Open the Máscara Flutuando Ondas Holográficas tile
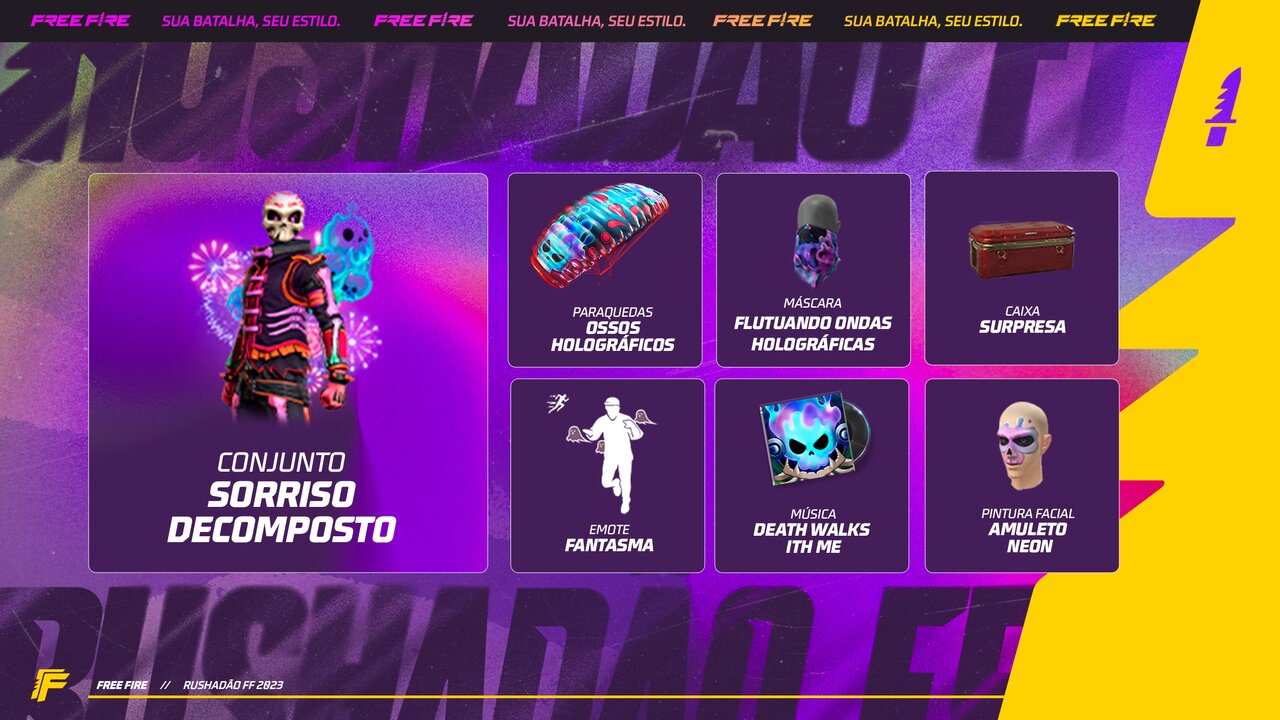The width and height of the screenshot is (1280, 720). click(x=813, y=270)
